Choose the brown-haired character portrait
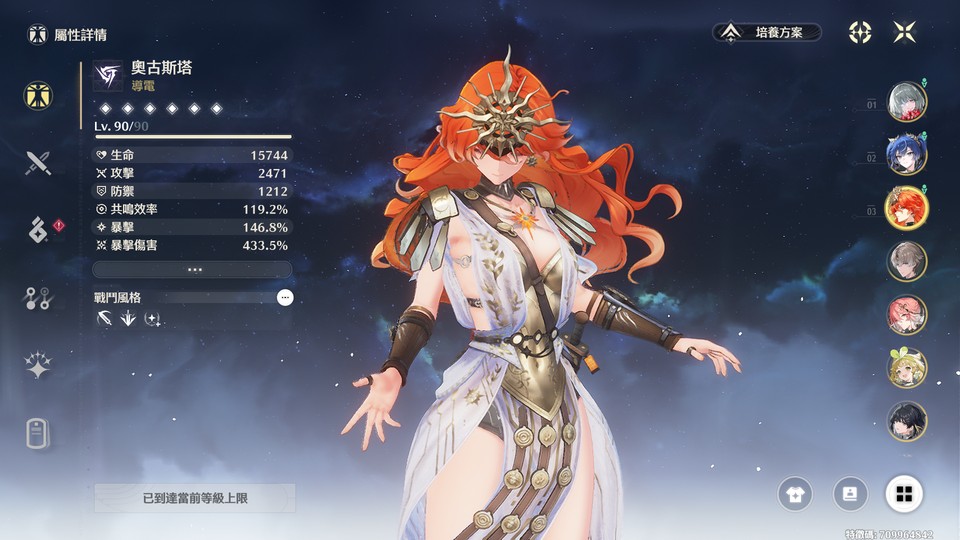 [907, 261]
